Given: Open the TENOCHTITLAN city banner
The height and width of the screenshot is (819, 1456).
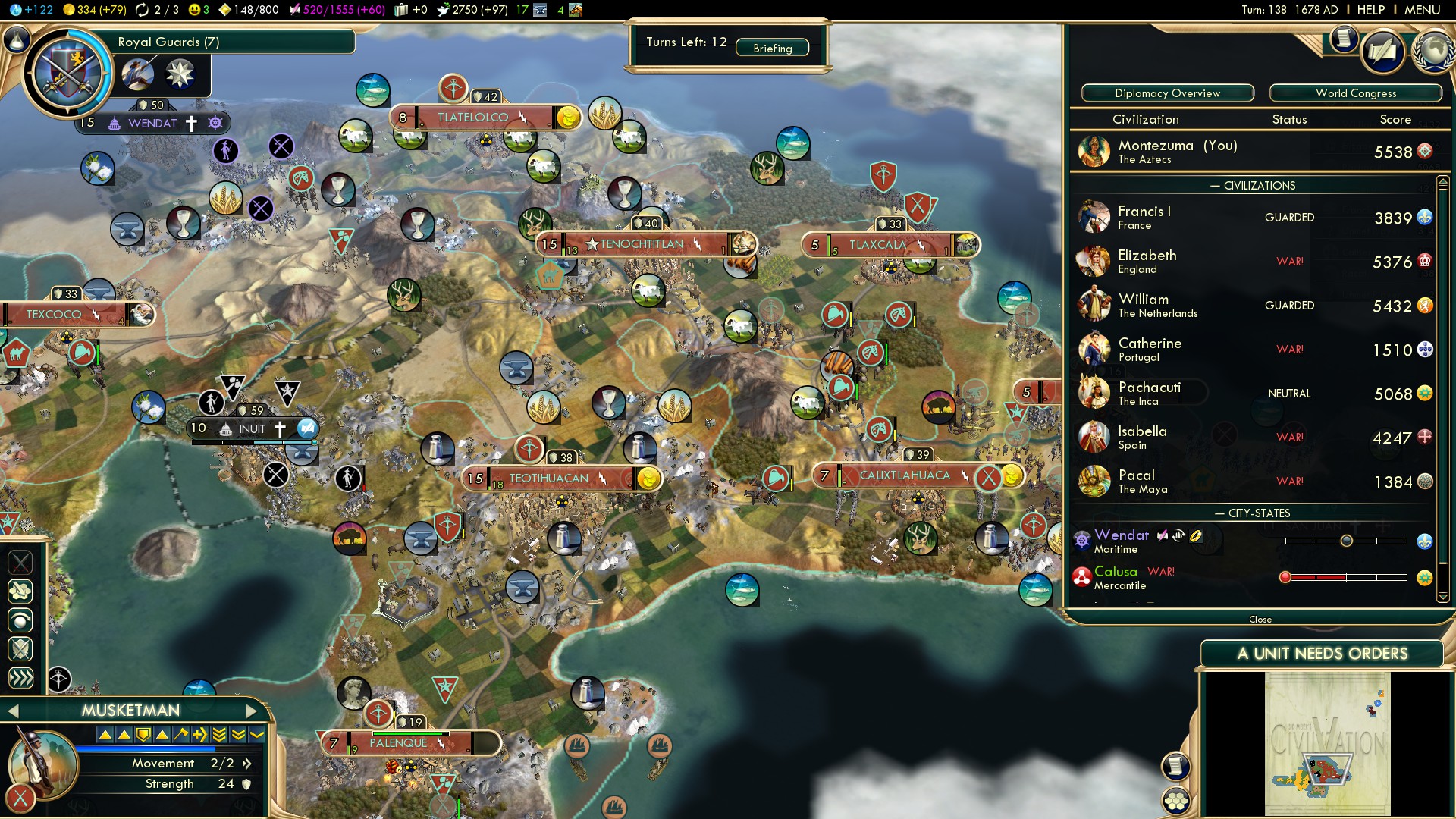Looking at the screenshot, I should pos(642,244).
